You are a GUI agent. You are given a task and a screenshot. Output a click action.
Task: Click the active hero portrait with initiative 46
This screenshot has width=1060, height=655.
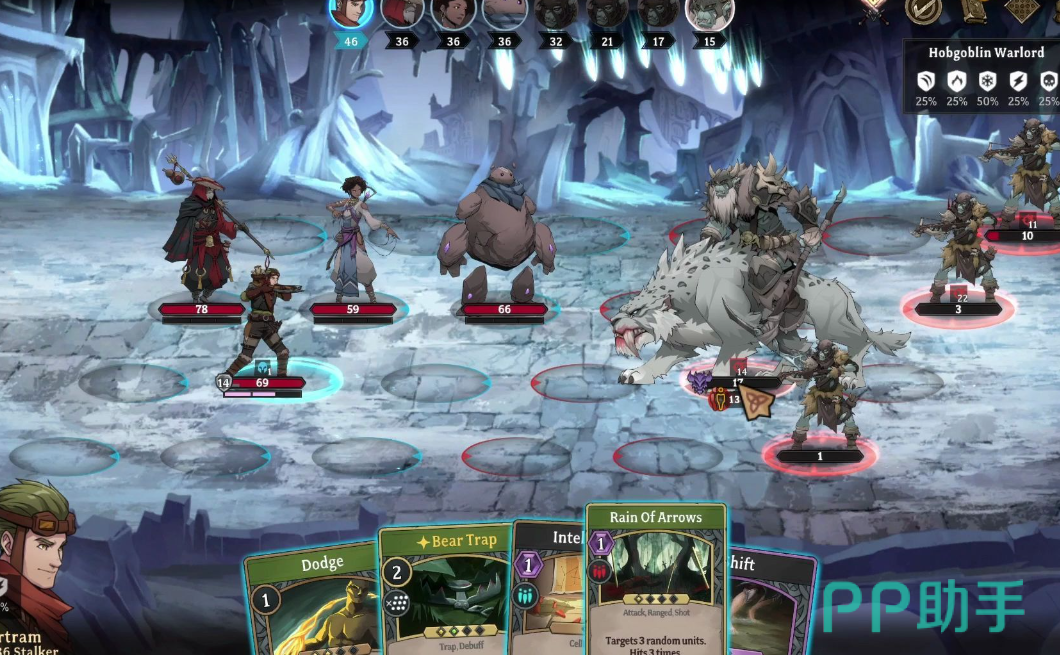351,12
